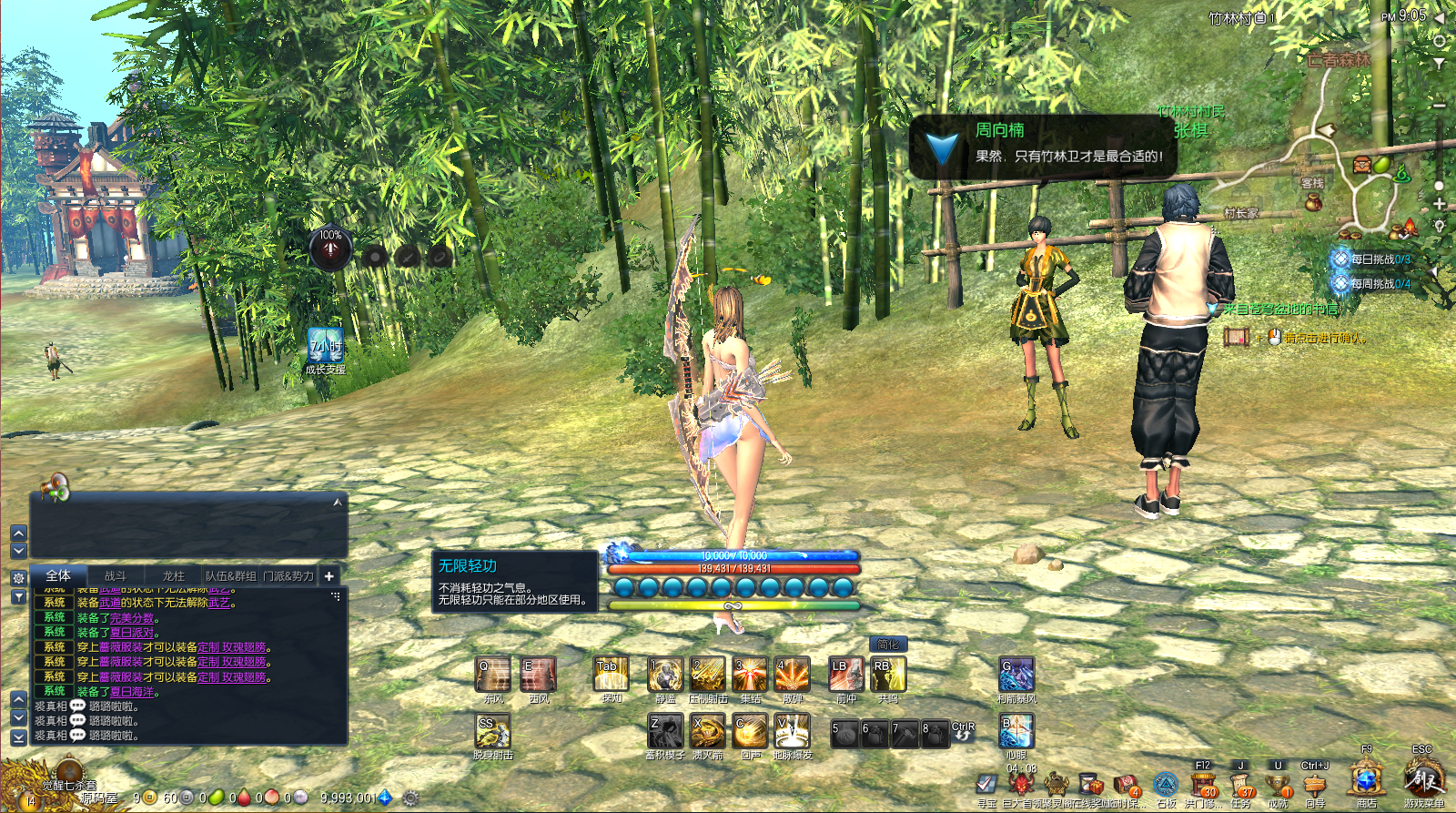The height and width of the screenshot is (813, 1456).
Task: Switch to the 战斗 chat tab
Action: (x=116, y=576)
